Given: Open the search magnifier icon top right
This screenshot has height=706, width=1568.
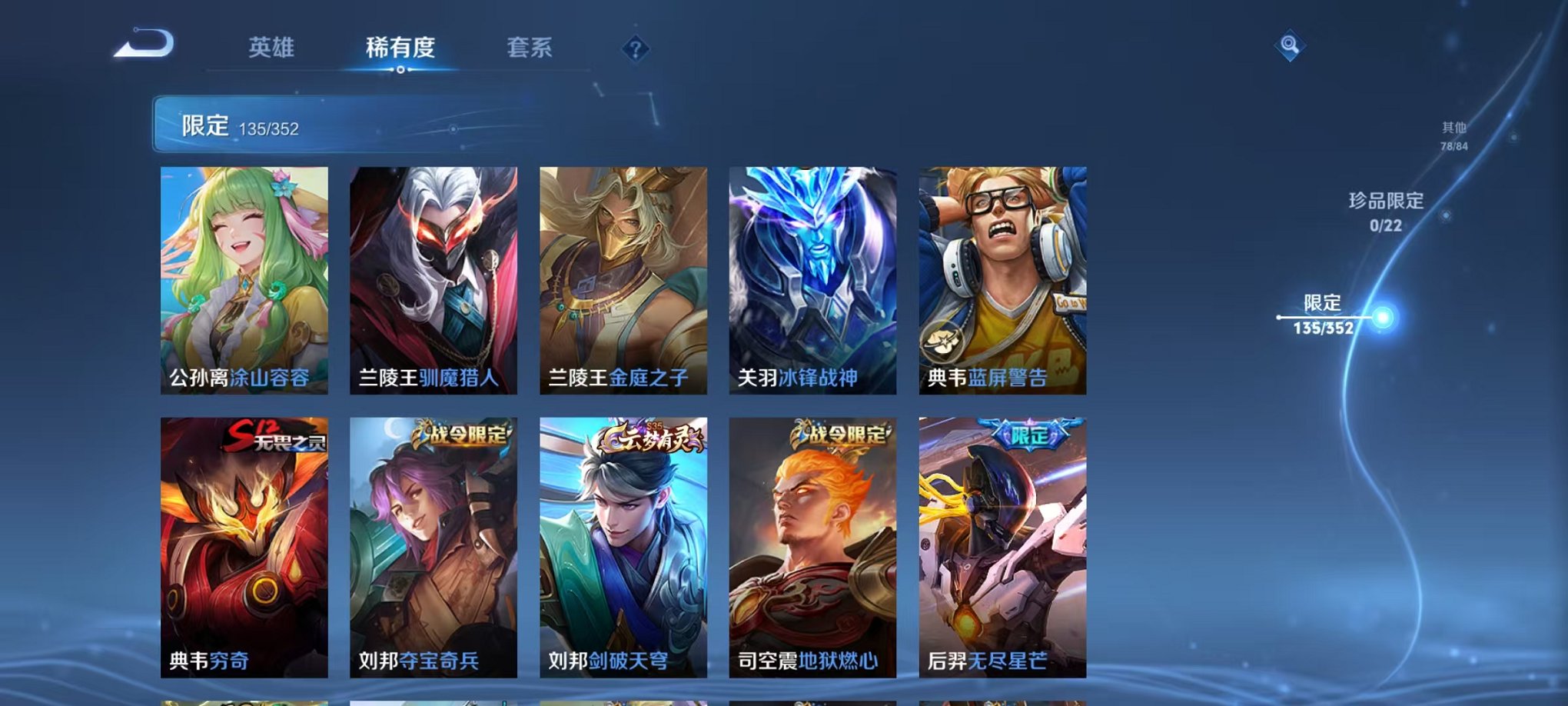Looking at the screenshot, I should 1291,46.
